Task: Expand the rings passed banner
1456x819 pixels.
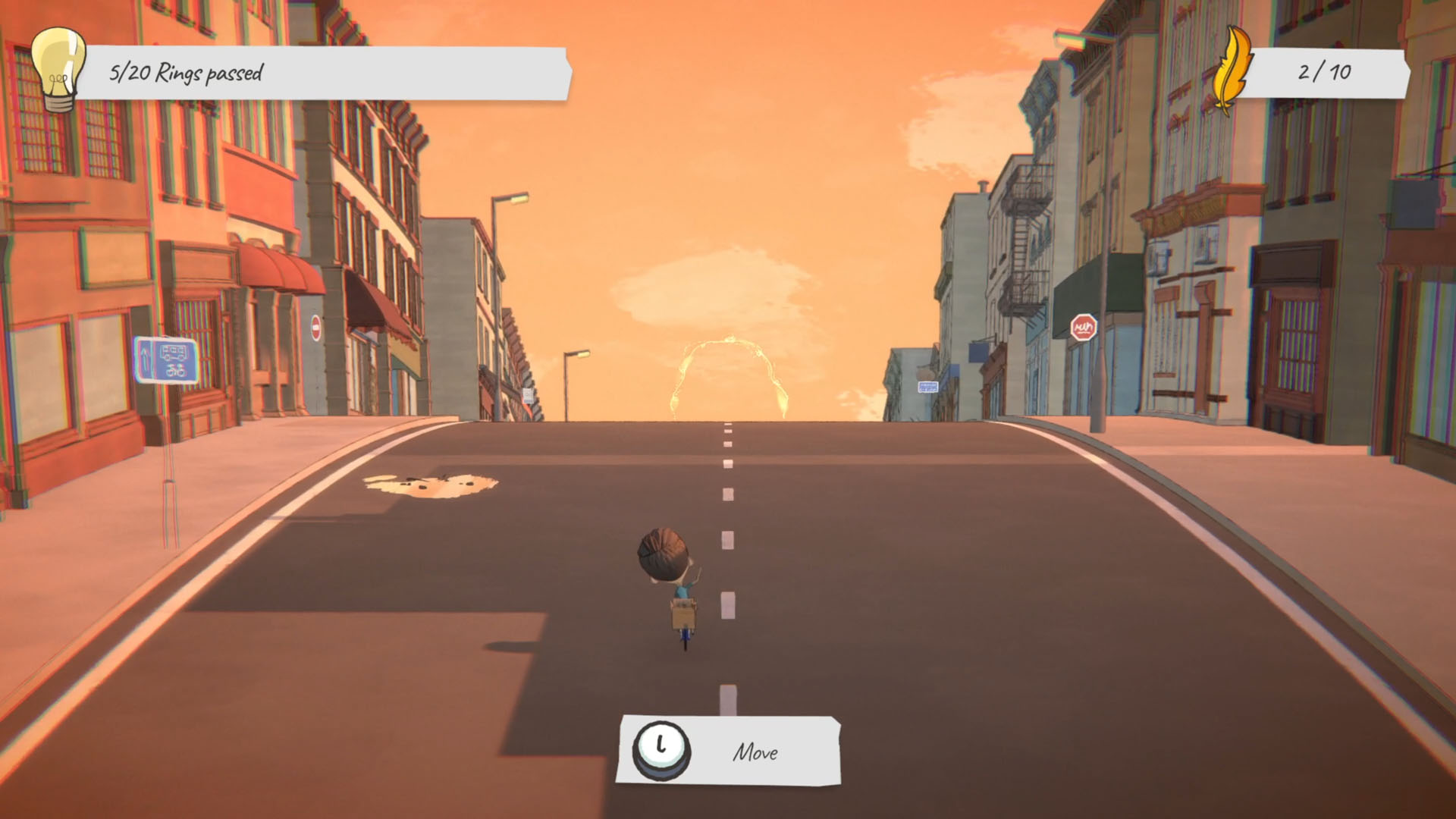Action: pyautogui.click(x=326, y=74)
